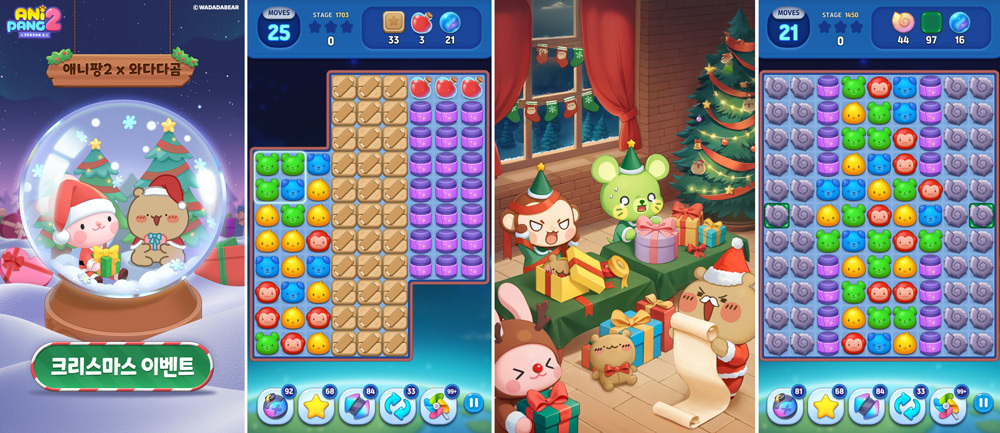Screen dimensions: 1000x433
Task: Use the star booster in Stage 1450
Action: point(825,405)
